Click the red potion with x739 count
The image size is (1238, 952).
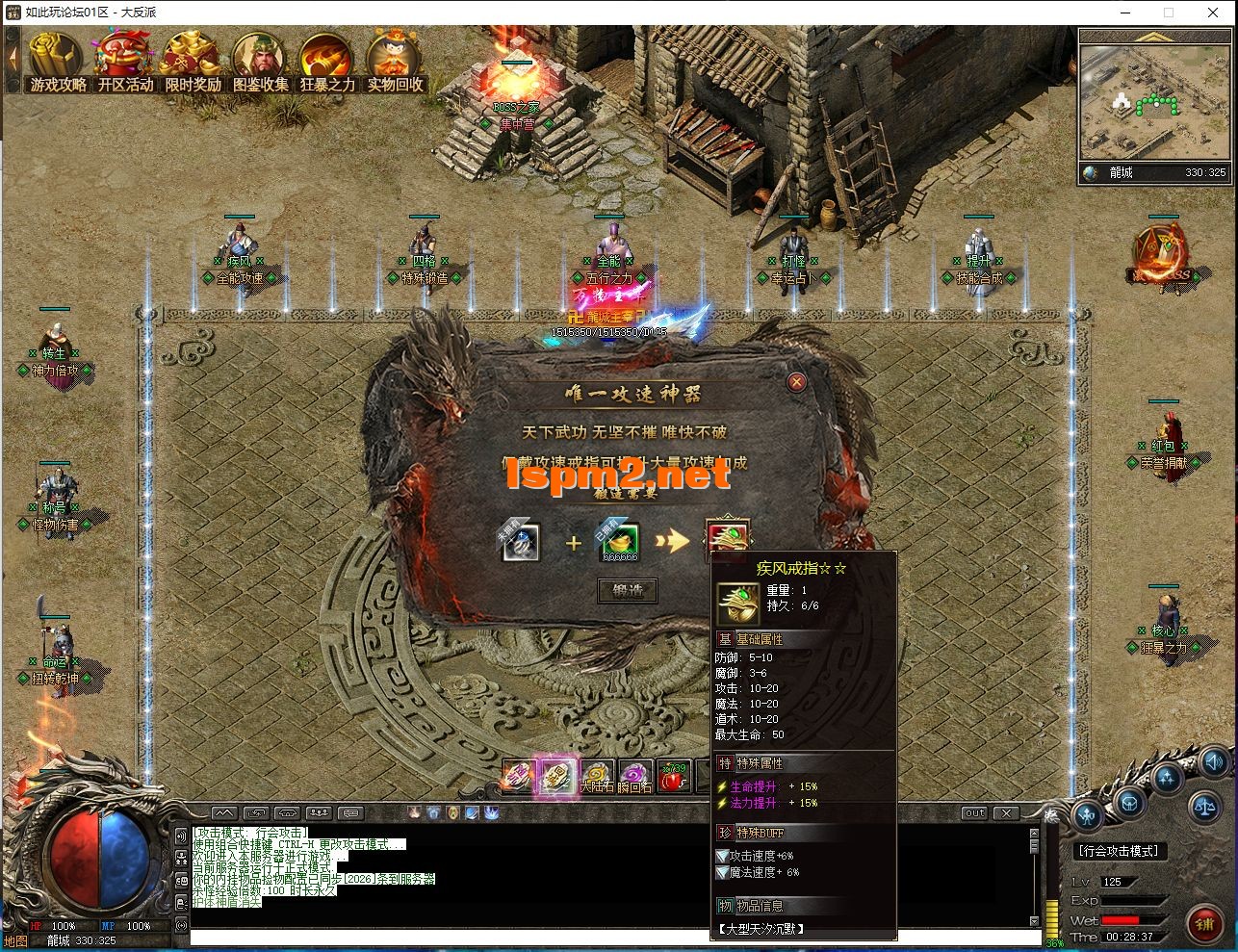click(x=675, y=777)
